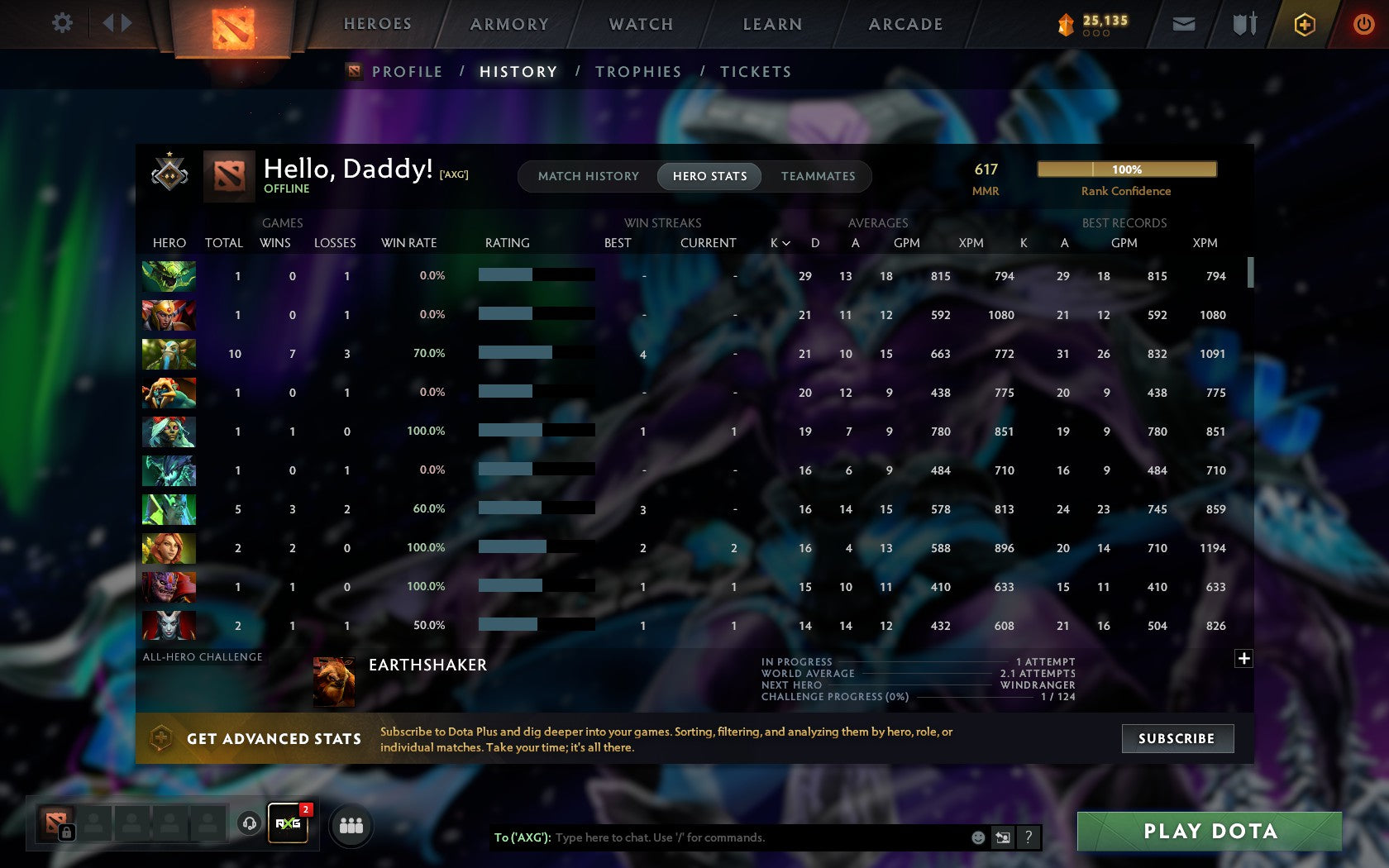This screenshot has width=1389, height=868.
Task: Open the chat channel selector beside emoticons
Action: [x=1003, y=837]
